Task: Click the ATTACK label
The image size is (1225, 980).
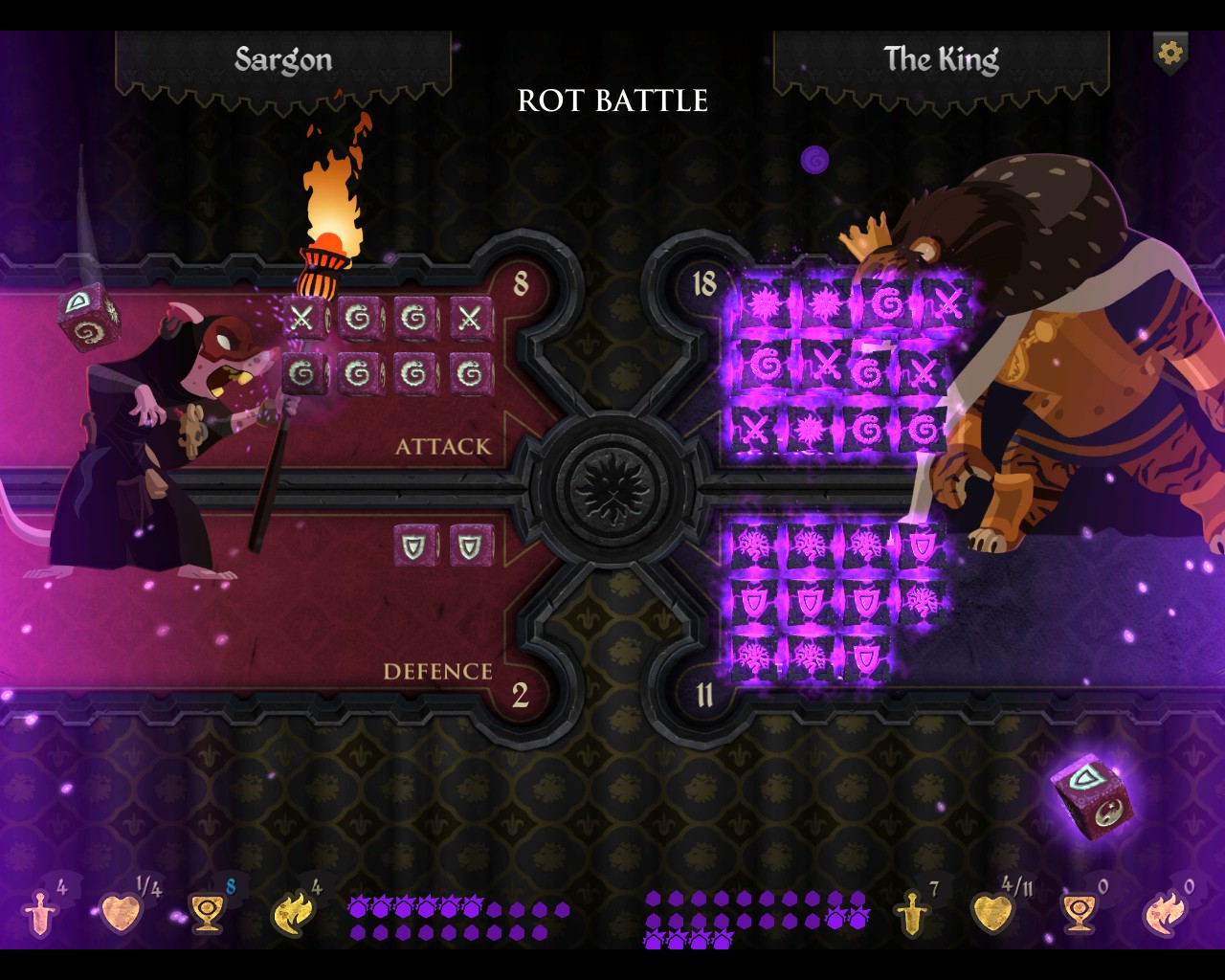Action: click(x=442, y=446)
